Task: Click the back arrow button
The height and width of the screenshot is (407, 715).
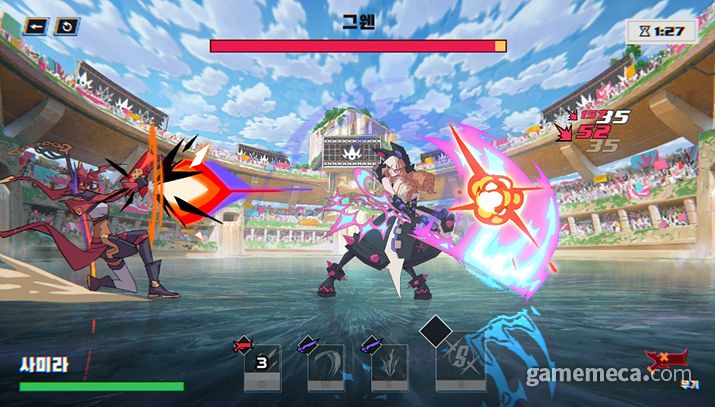Action: pyautogui.click(x=36, y=27)
